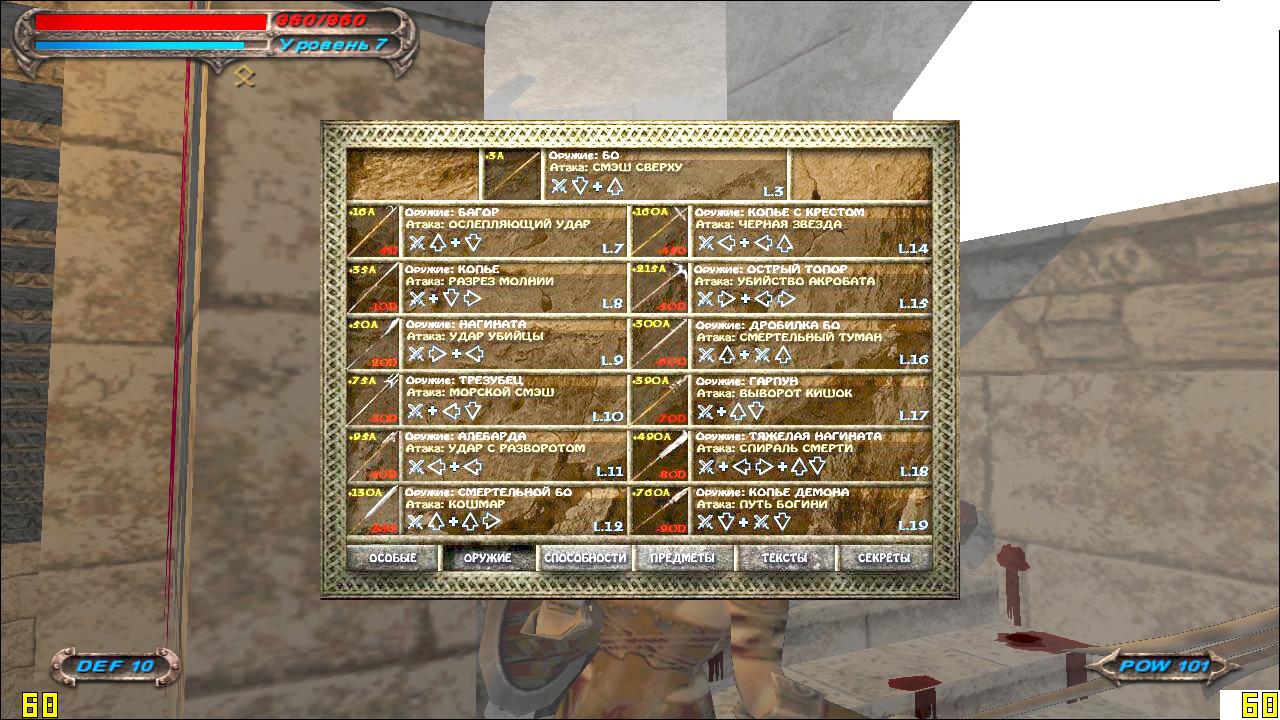This screenshot has width=1280, height=720.
Task: Switch to the ТЕКСТЫ tab
Action: click(784, 558)
